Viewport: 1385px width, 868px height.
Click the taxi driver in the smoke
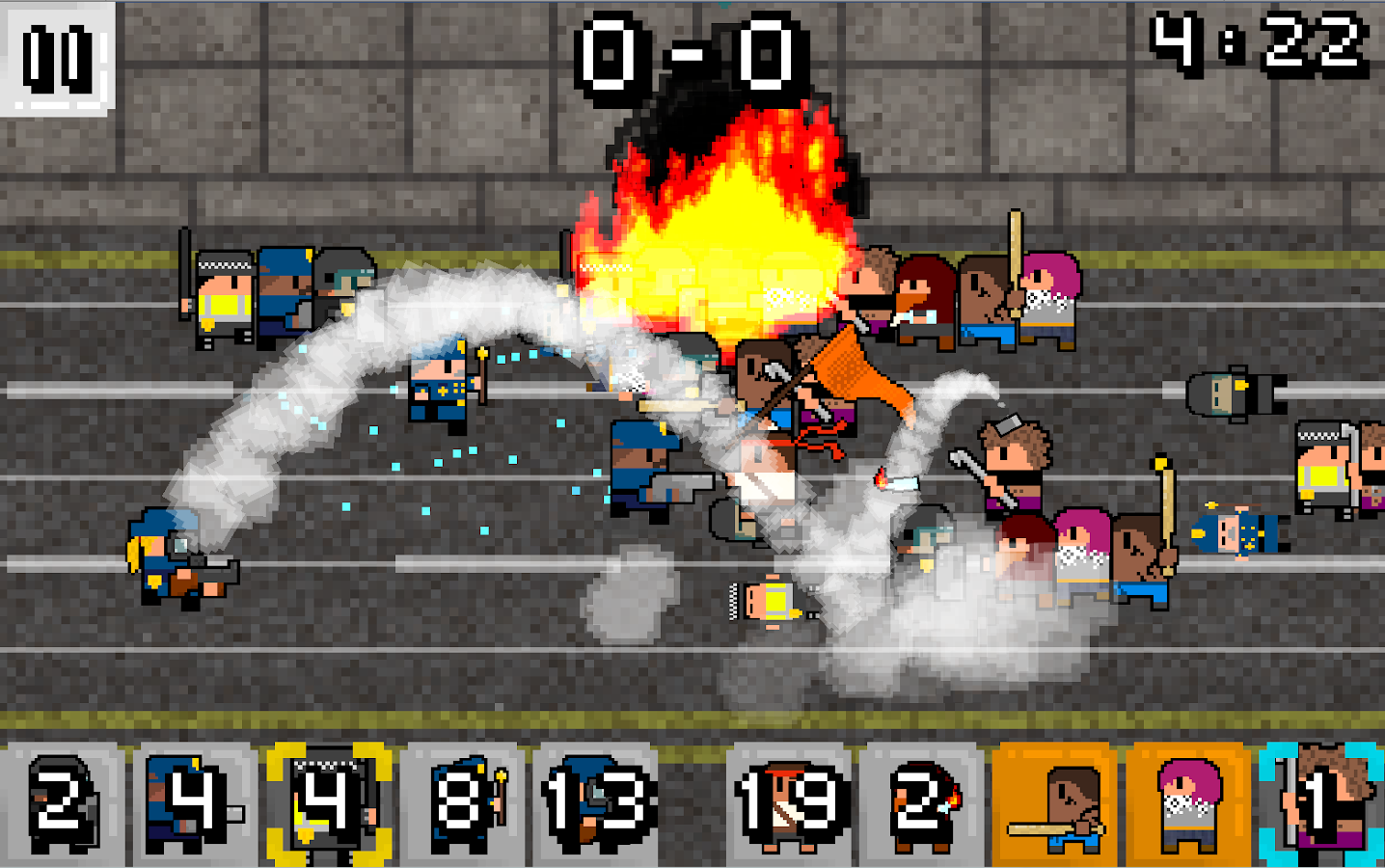[772, 603]
